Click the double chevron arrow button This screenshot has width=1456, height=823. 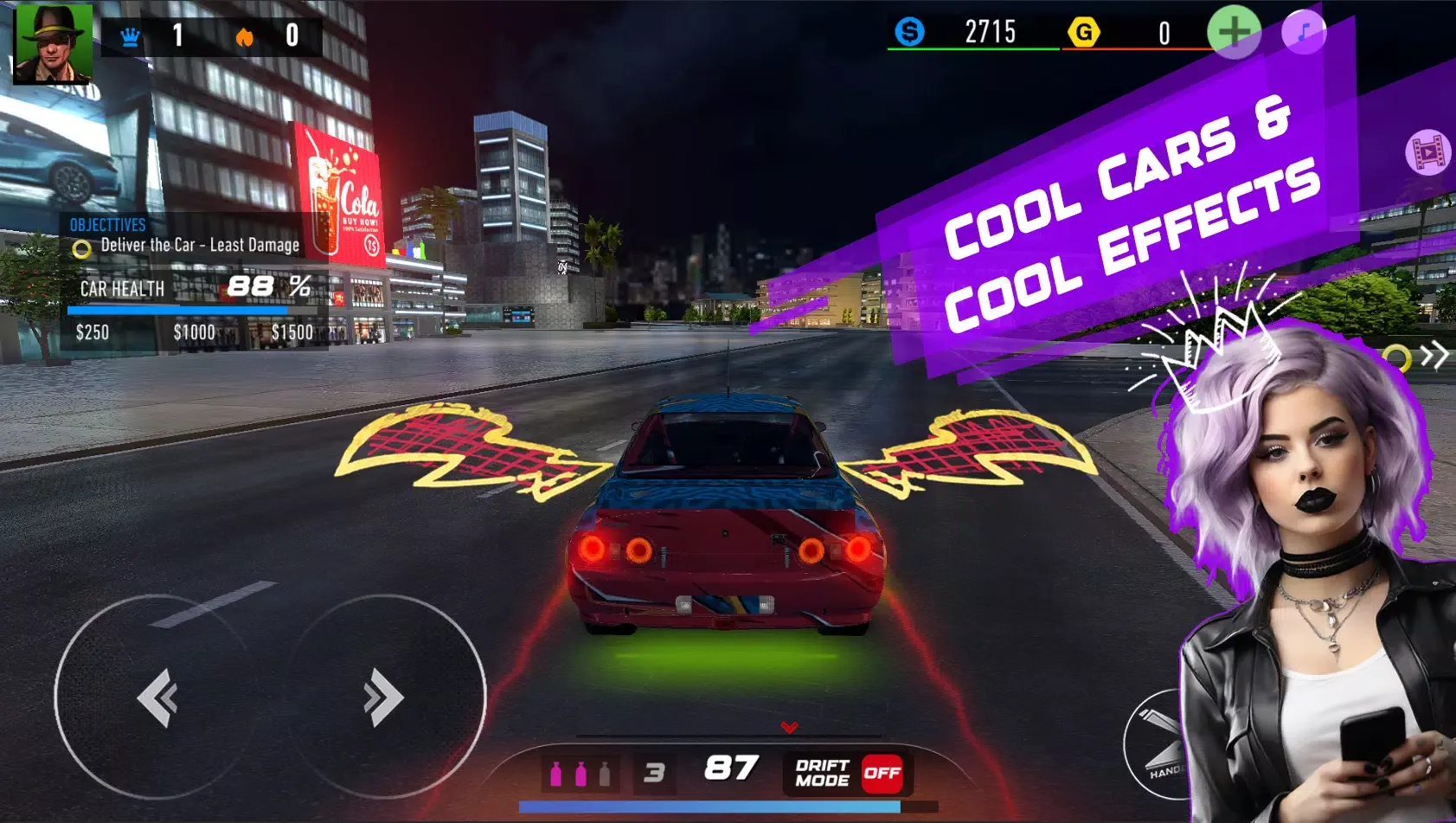tap(1434, 355)
